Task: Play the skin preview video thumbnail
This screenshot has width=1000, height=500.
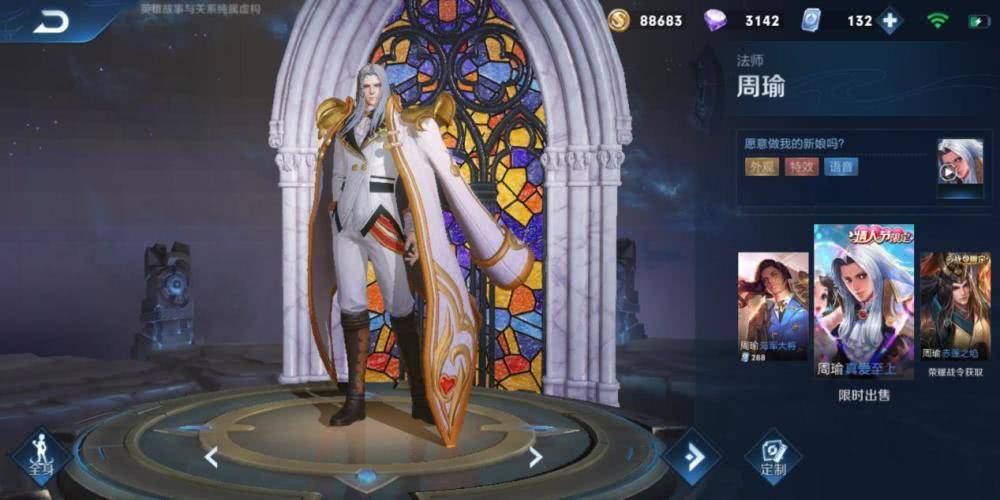Action: click(x=959, y=165)
